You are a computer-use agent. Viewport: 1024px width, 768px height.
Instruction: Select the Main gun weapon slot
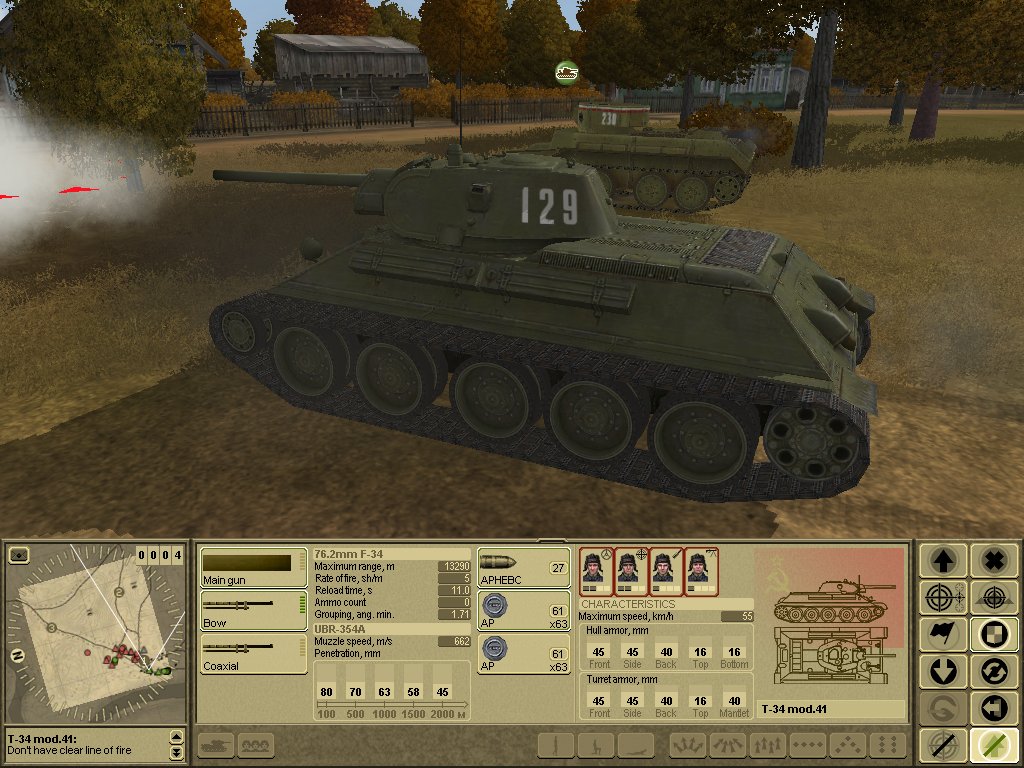coord(253,568)
